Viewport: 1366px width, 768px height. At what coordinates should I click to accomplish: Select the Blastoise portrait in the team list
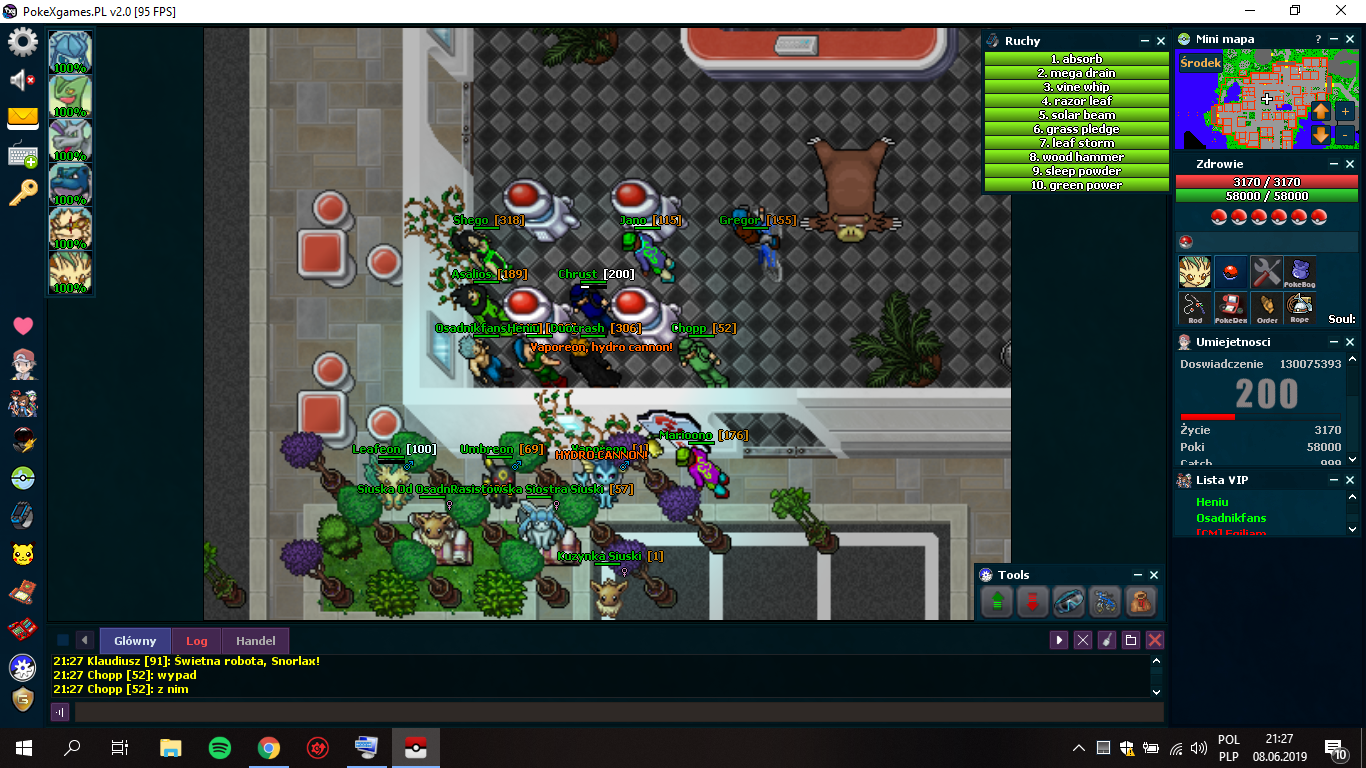click(x=71, y=184)
